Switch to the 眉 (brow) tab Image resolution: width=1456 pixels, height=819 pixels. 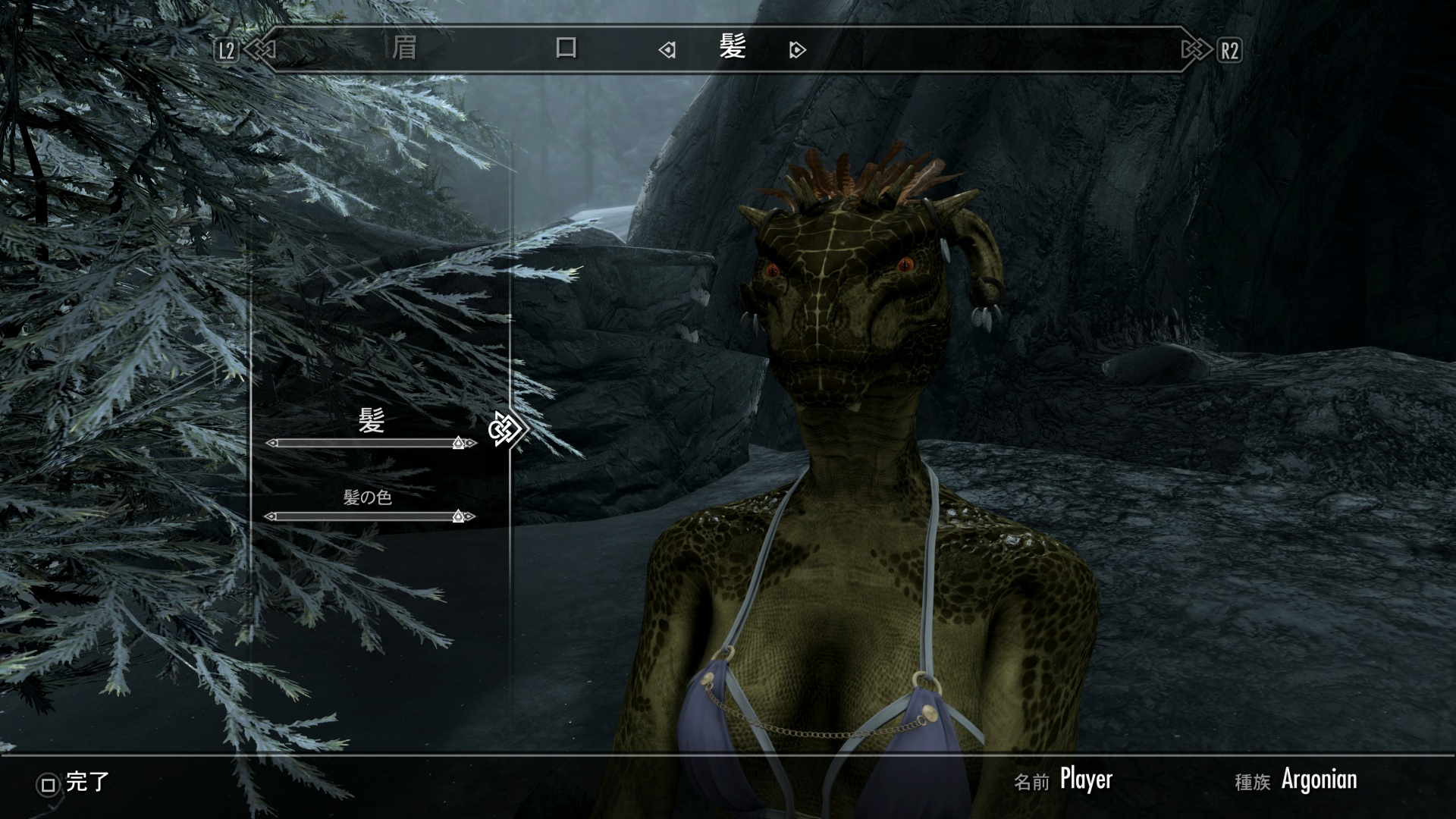[404, 49]
